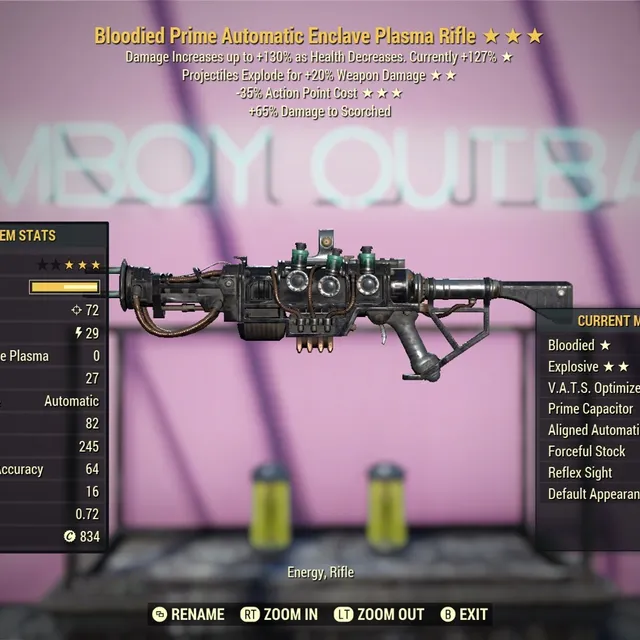Rename the plasma rifle

click(x=190, y=614)
